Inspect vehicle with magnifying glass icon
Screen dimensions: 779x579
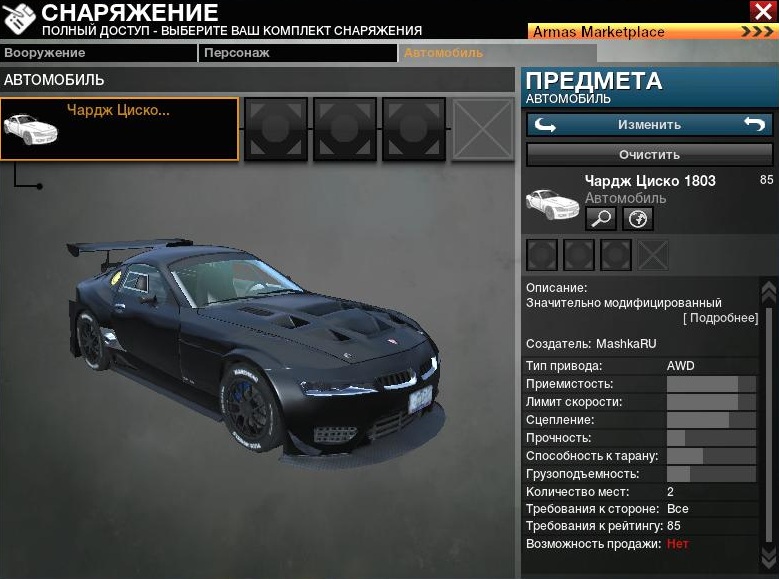600,218
